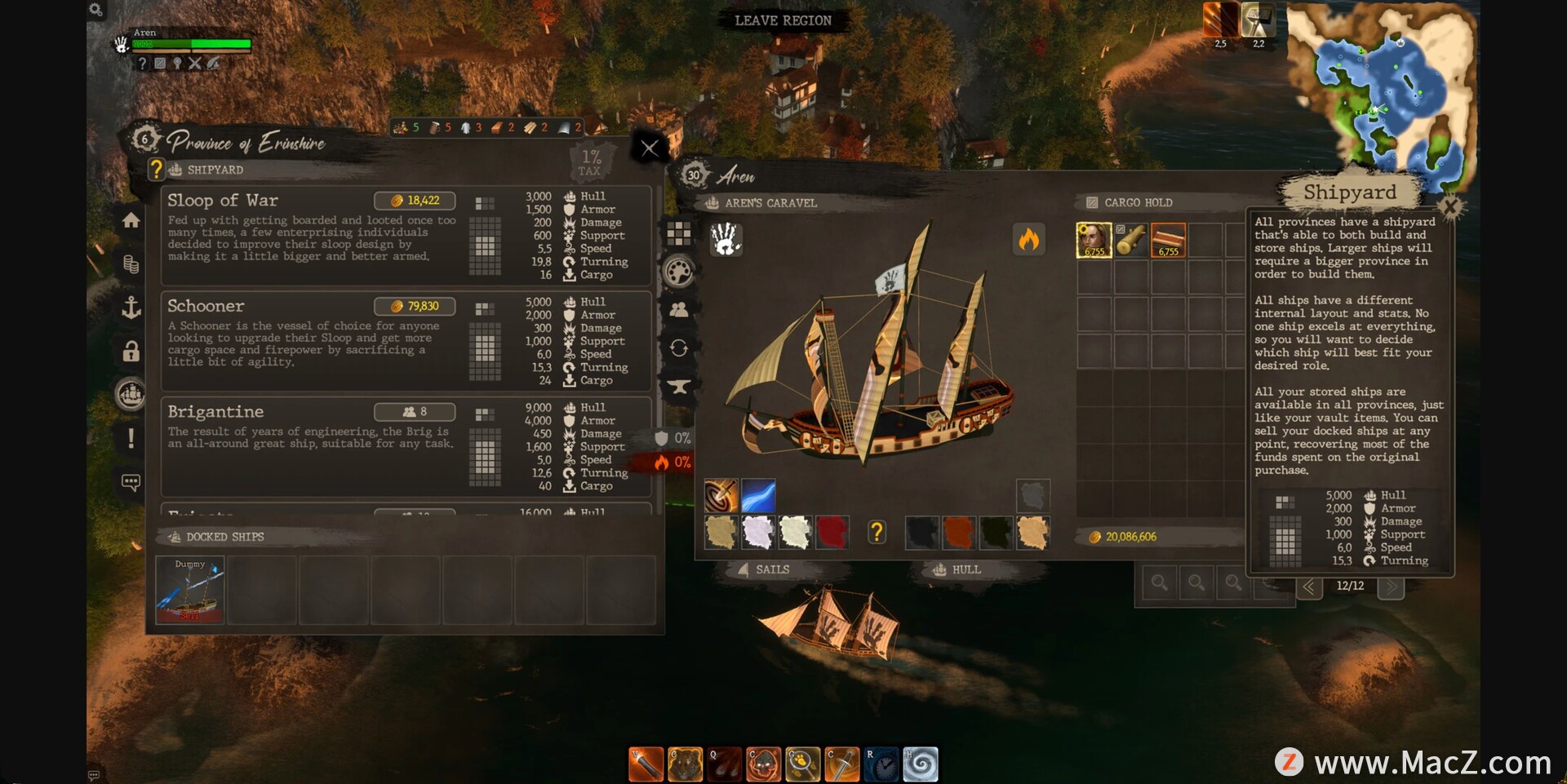Screen dimensions: 1567x784
Task: Select the white hand emblem icon
Action: [x=725, y=239]
